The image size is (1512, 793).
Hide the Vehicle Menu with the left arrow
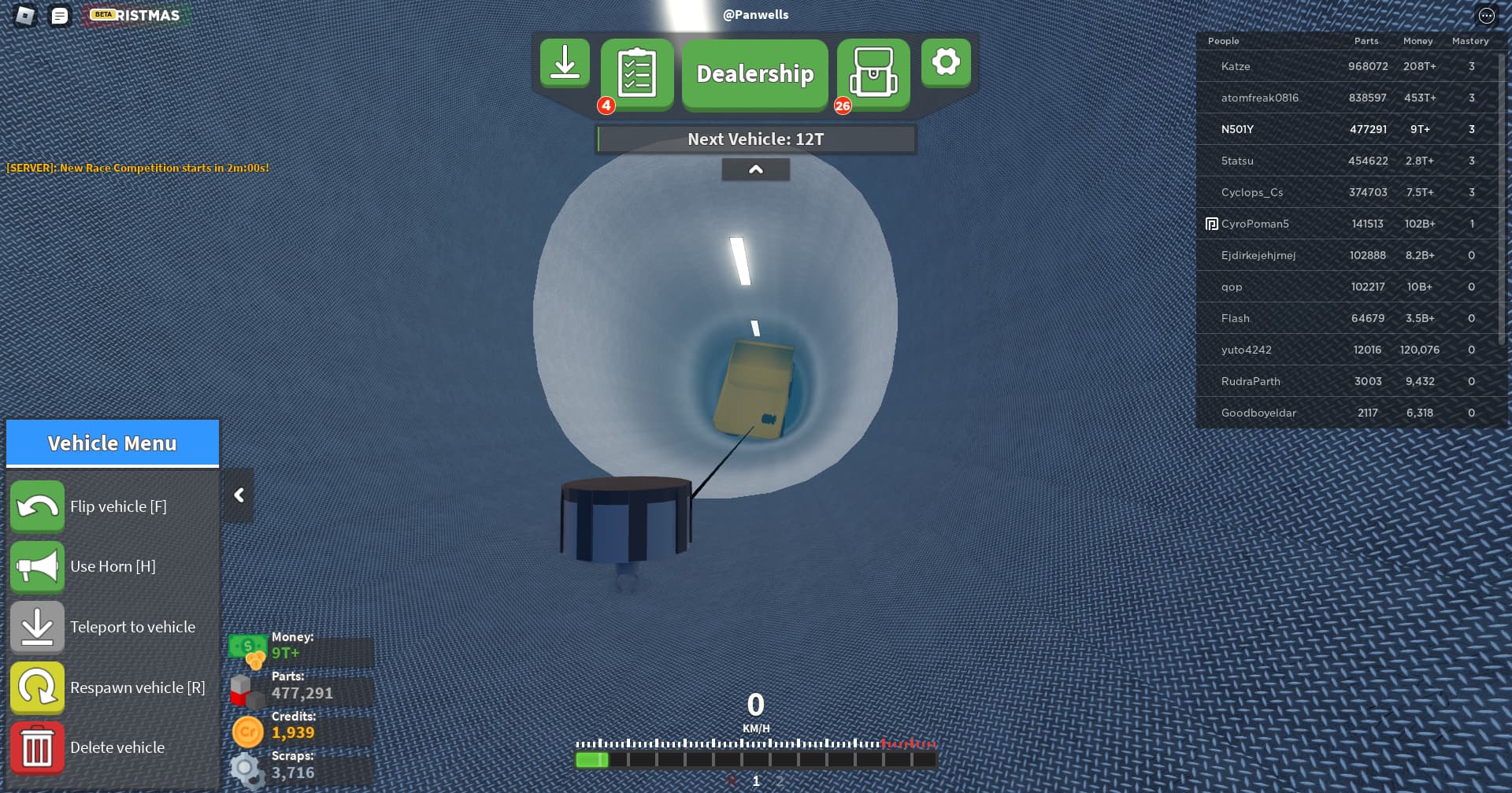point(239,495)
